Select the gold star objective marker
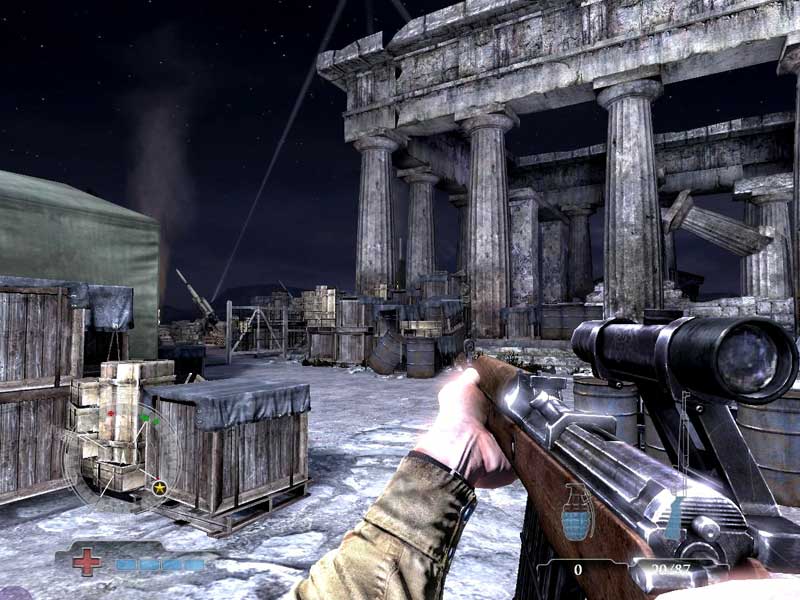 point(159,488)
